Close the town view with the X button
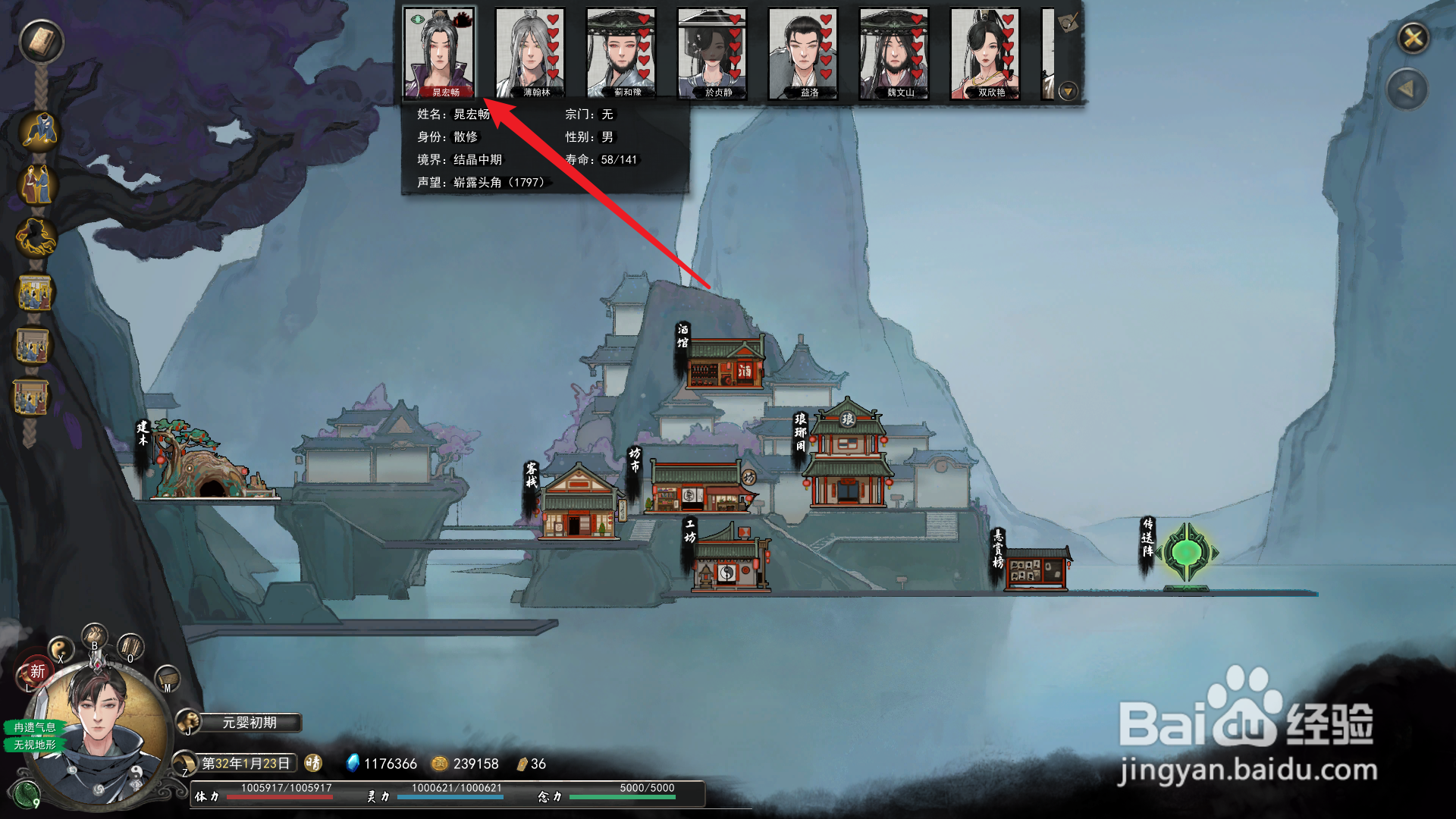 pos(1414,38)
